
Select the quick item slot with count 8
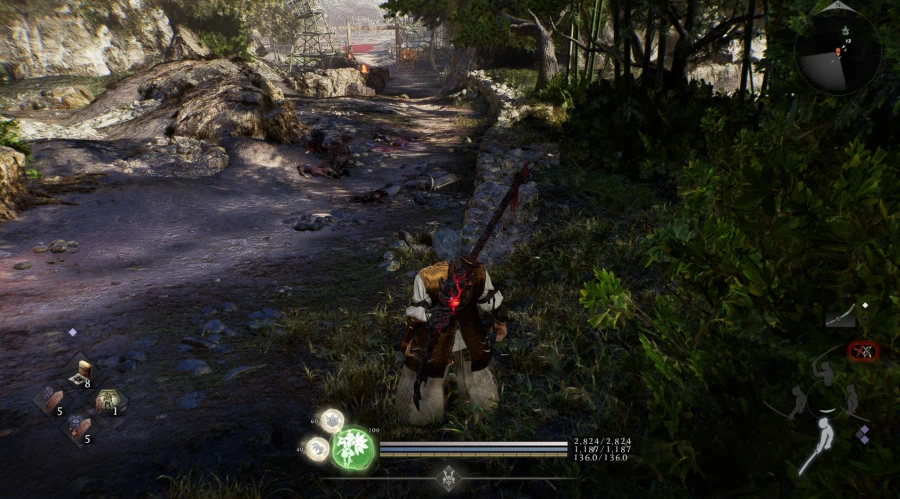coord(83,371)
